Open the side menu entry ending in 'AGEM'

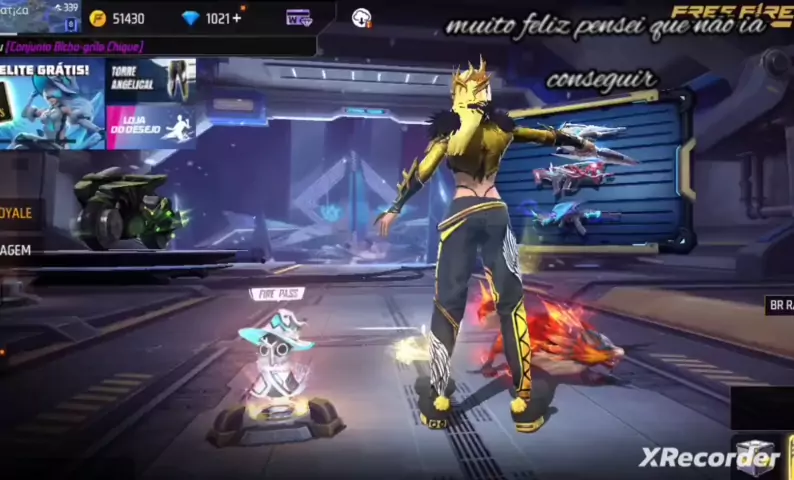16,250
